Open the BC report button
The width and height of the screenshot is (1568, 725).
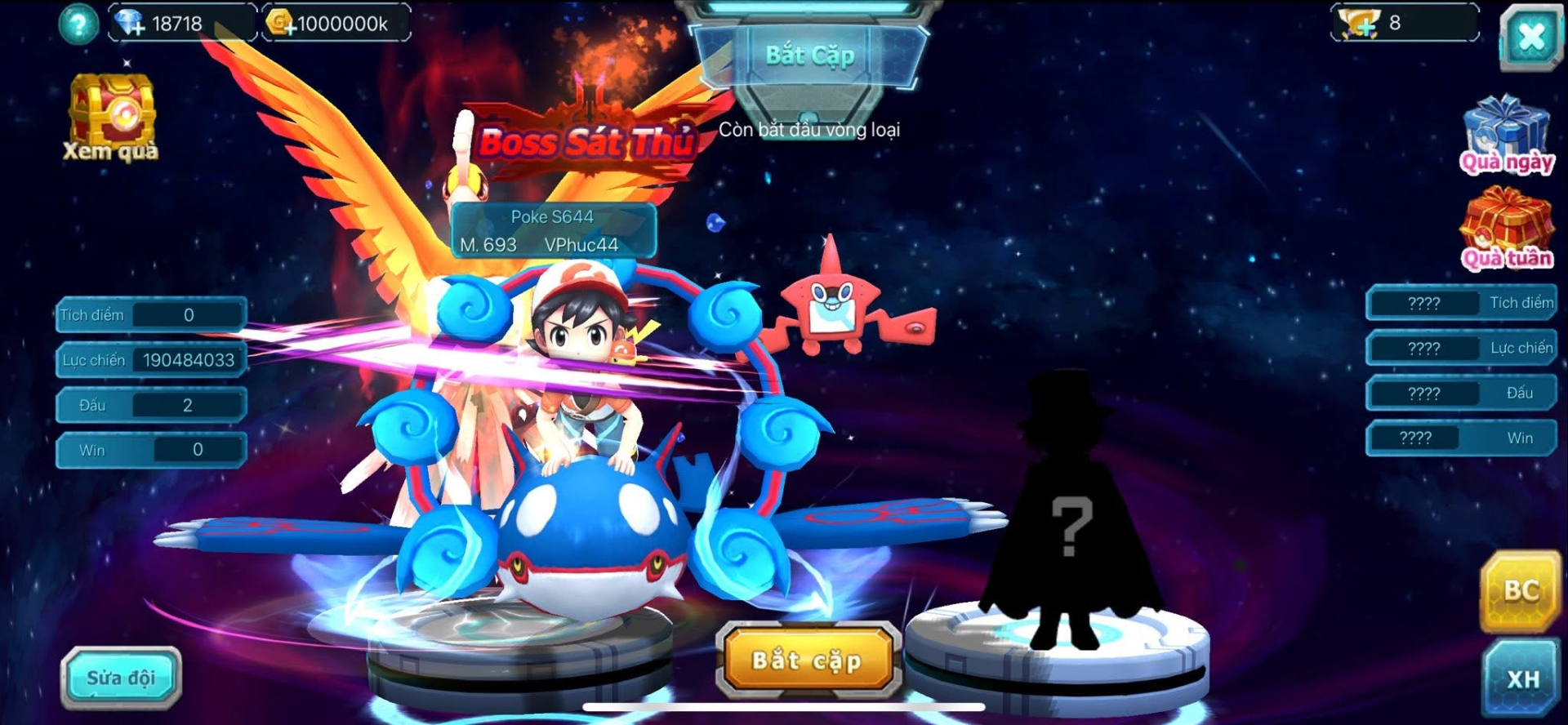pyautogui.click(x=1521, y=591)
